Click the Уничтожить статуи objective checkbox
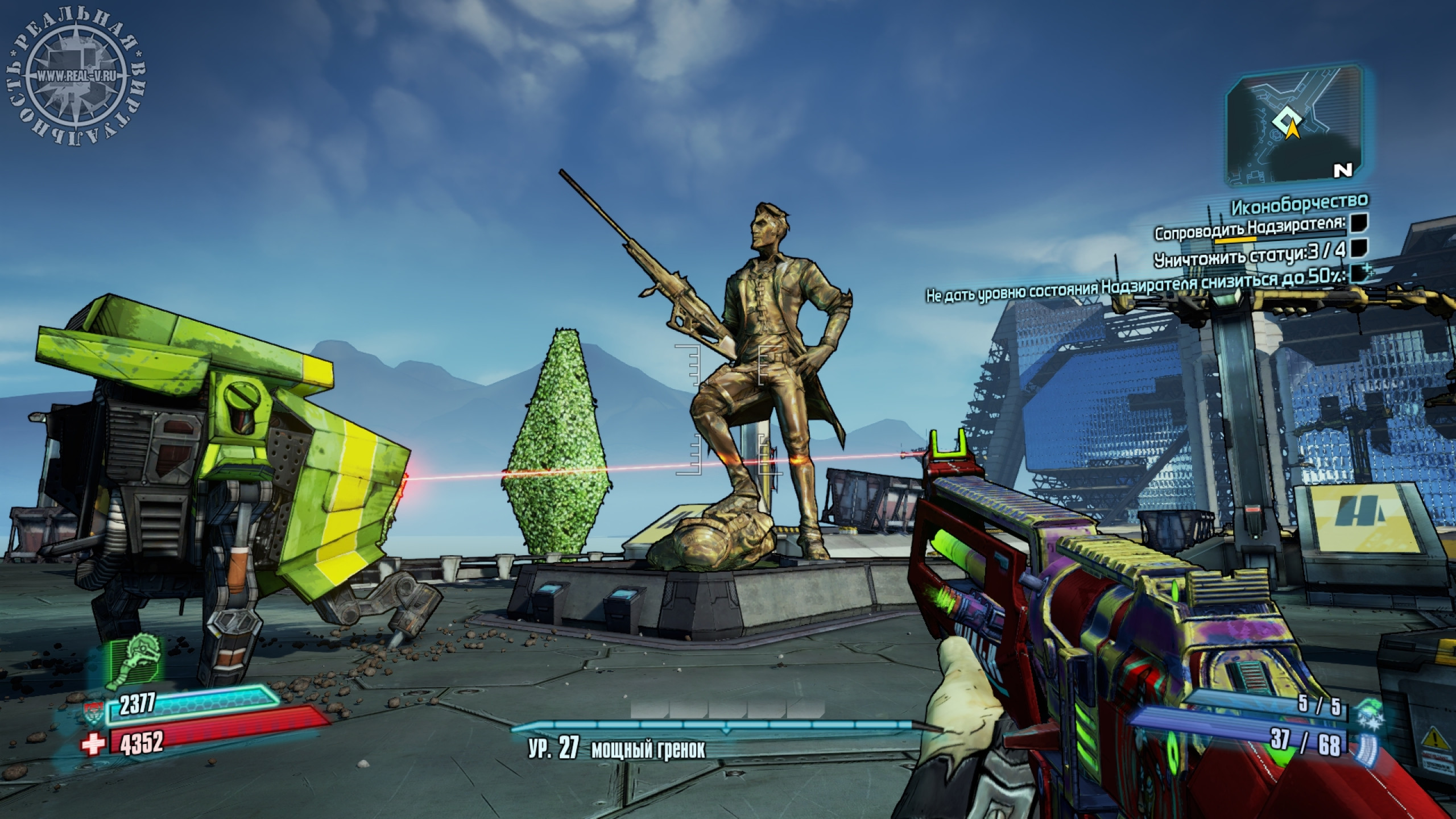 coord(1360,249)
